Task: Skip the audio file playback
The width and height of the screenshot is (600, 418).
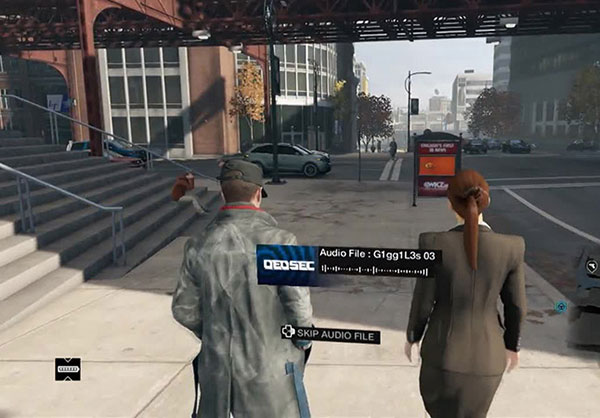Action: pos(330,335)
